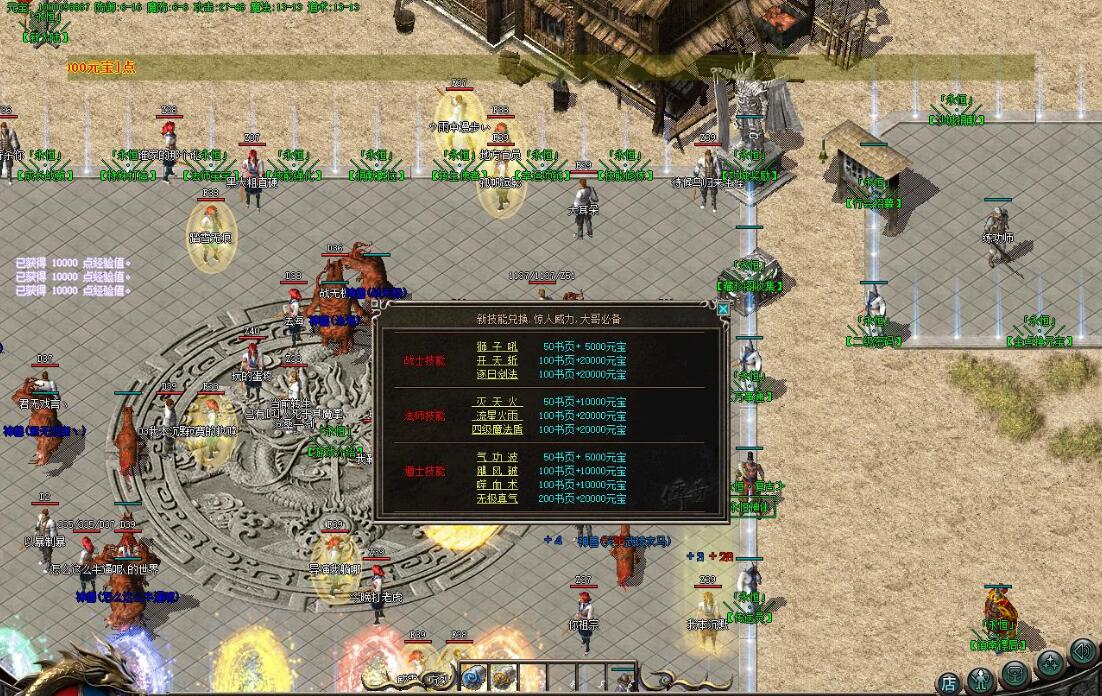Screen dimensions: 1102x696
Task: Pick the 灭天火 mage skill
Action: 496,402
